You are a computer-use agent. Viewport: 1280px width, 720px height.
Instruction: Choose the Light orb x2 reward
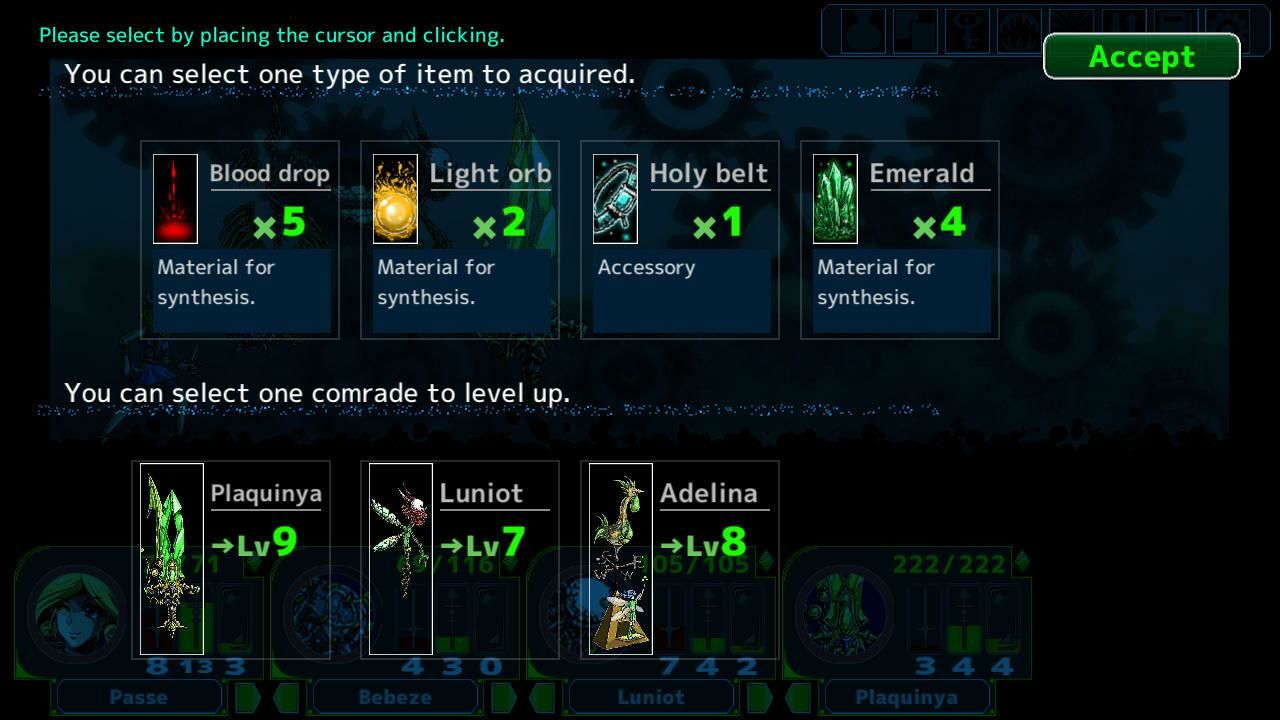click(460, 240)
